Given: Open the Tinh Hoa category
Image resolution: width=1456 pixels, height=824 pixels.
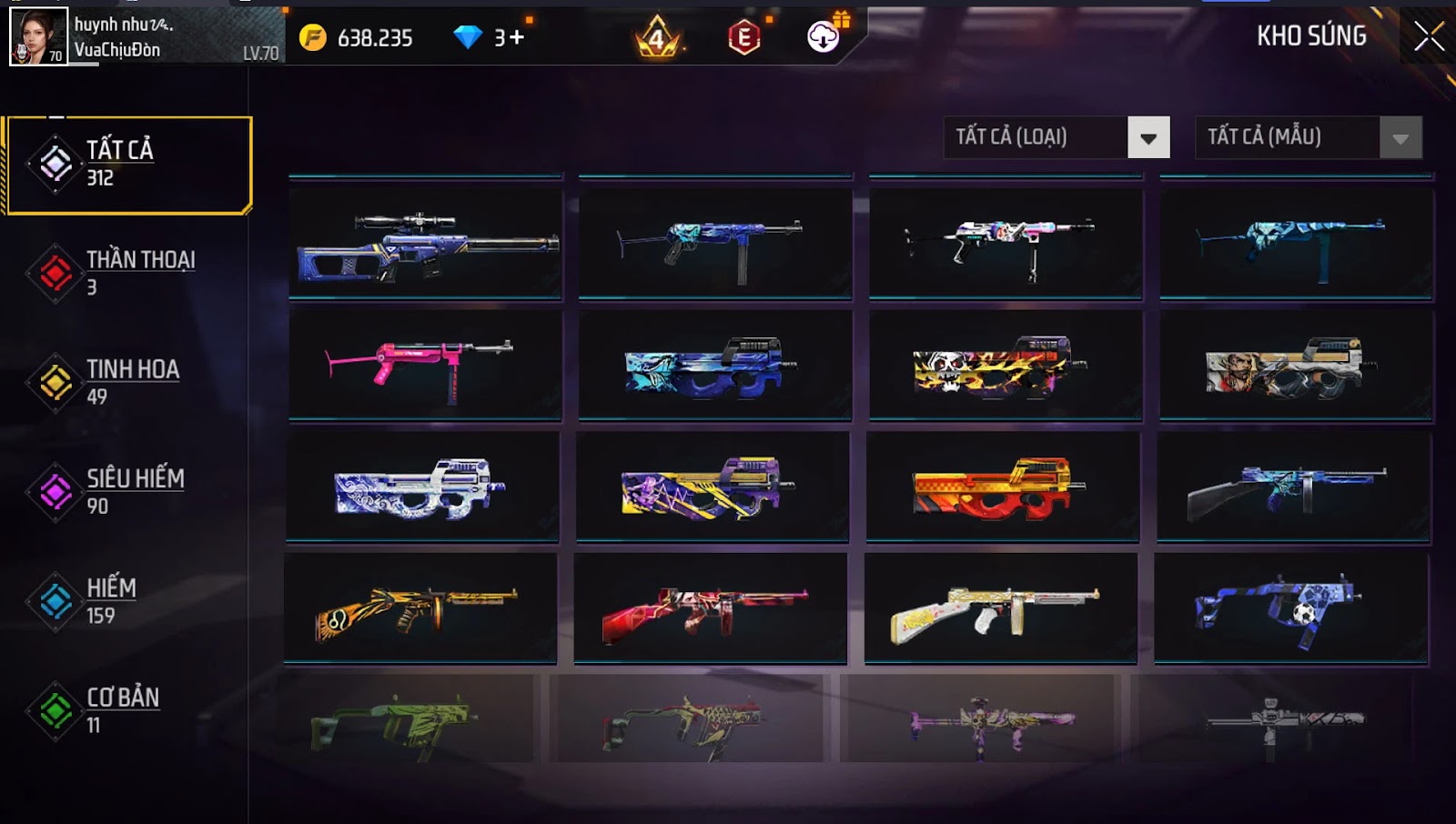Looking at the screenshot, I should click(127, 382).
